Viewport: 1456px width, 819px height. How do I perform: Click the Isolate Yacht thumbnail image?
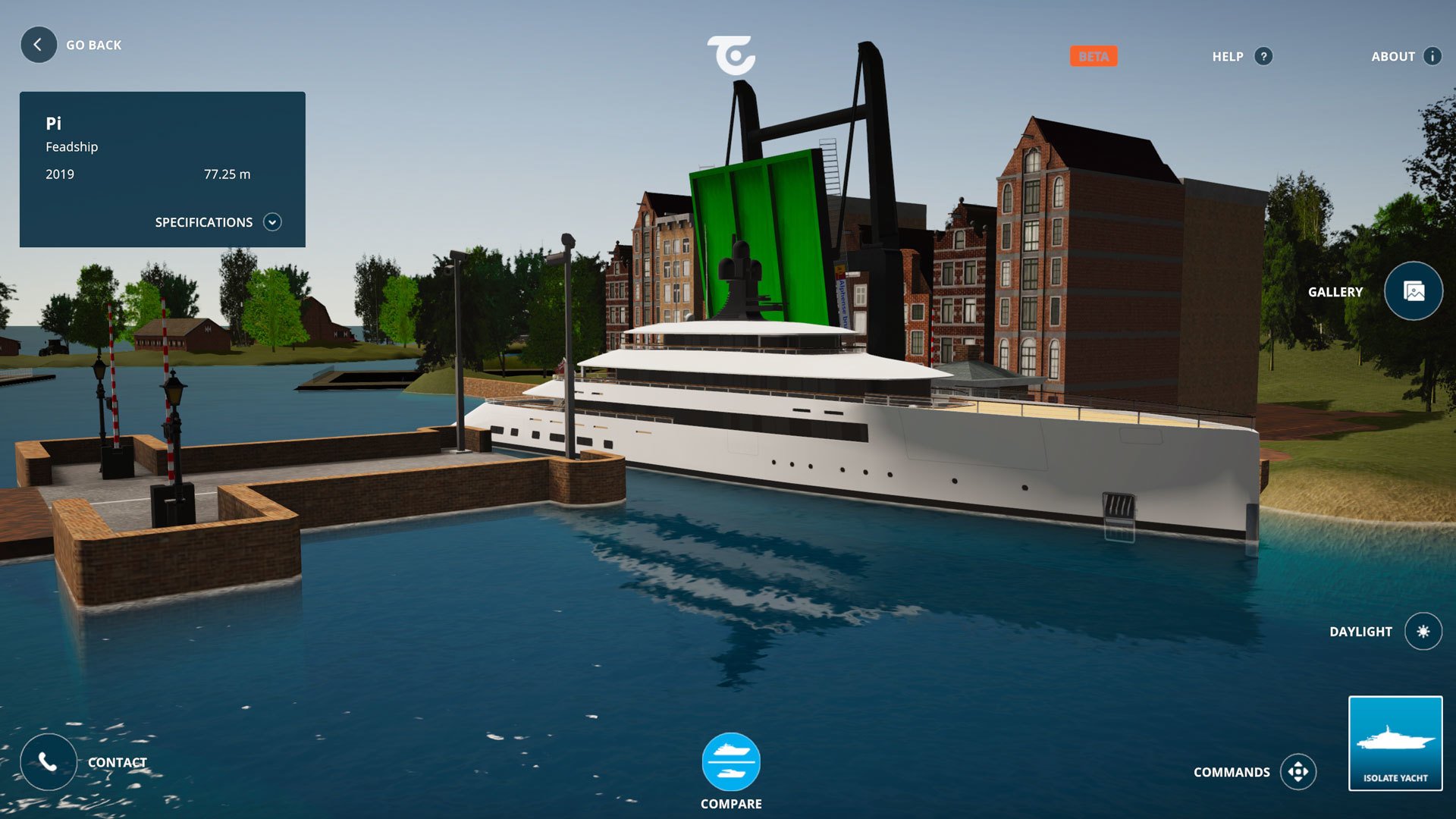(x=1395, y=736)
